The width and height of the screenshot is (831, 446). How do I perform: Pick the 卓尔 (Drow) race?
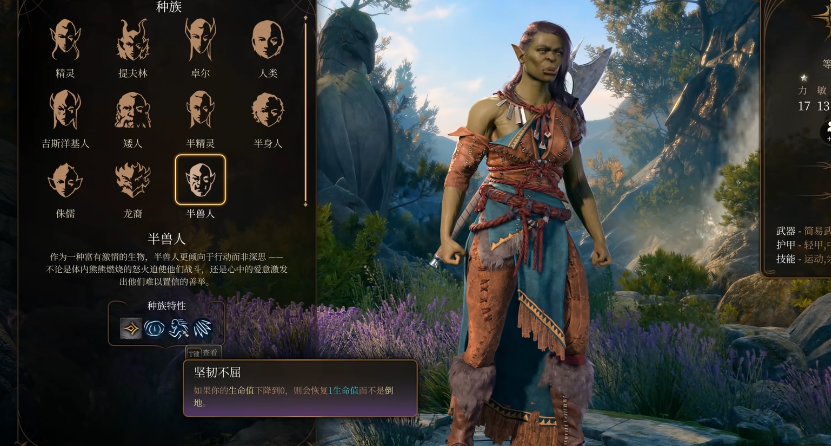(200, 40)
